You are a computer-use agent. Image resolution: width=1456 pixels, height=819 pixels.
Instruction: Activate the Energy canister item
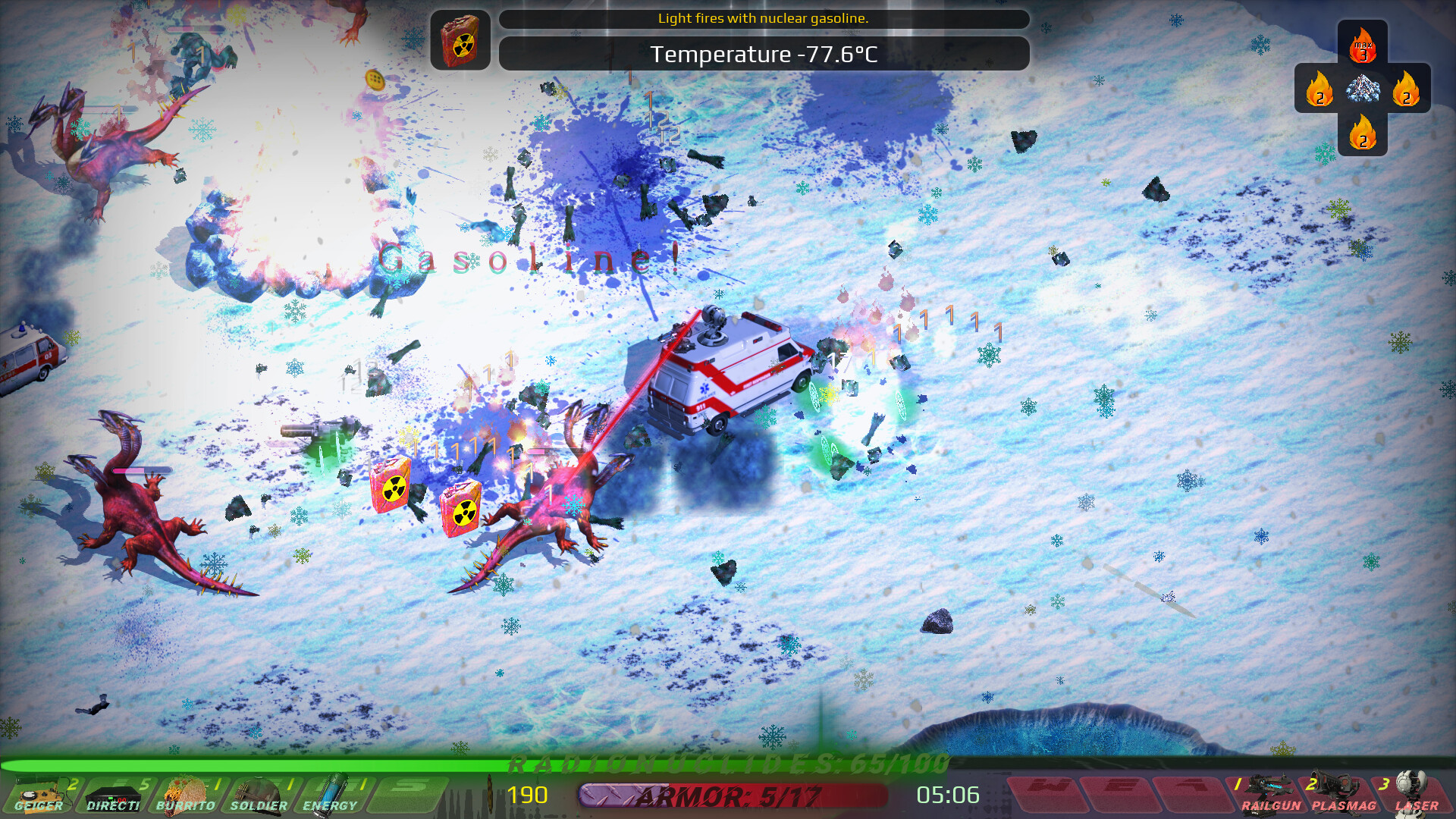tap(330, 796)
